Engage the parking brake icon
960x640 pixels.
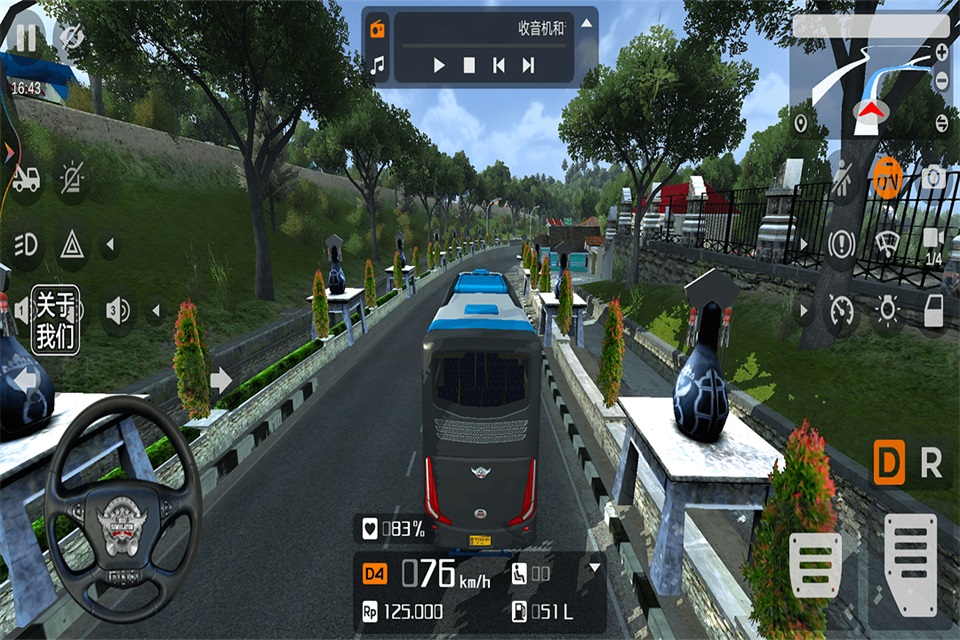[x=842, y=243]
